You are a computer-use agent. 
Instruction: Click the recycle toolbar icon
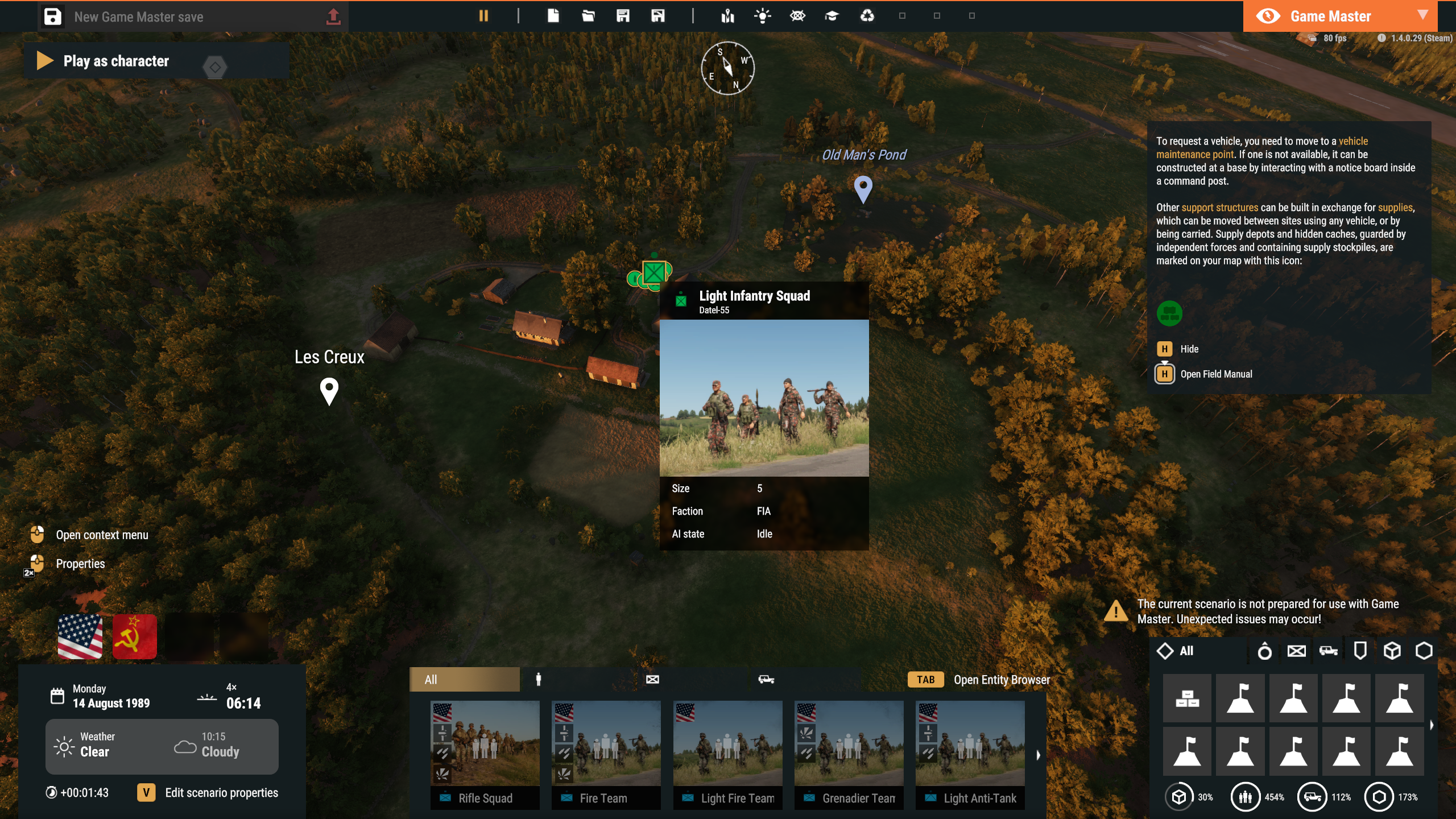click(x=867, y=16)
